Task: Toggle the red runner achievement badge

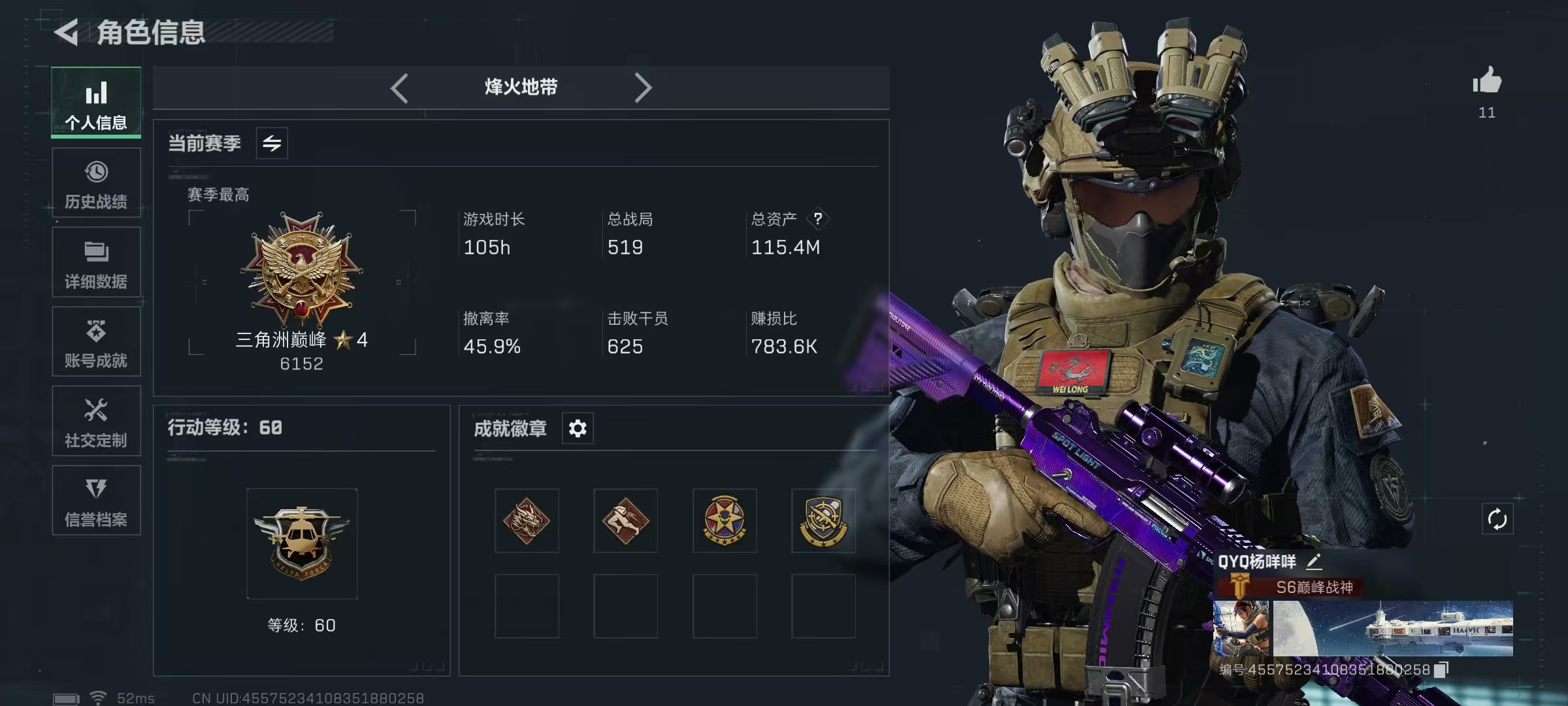Action: coord(625,521)
